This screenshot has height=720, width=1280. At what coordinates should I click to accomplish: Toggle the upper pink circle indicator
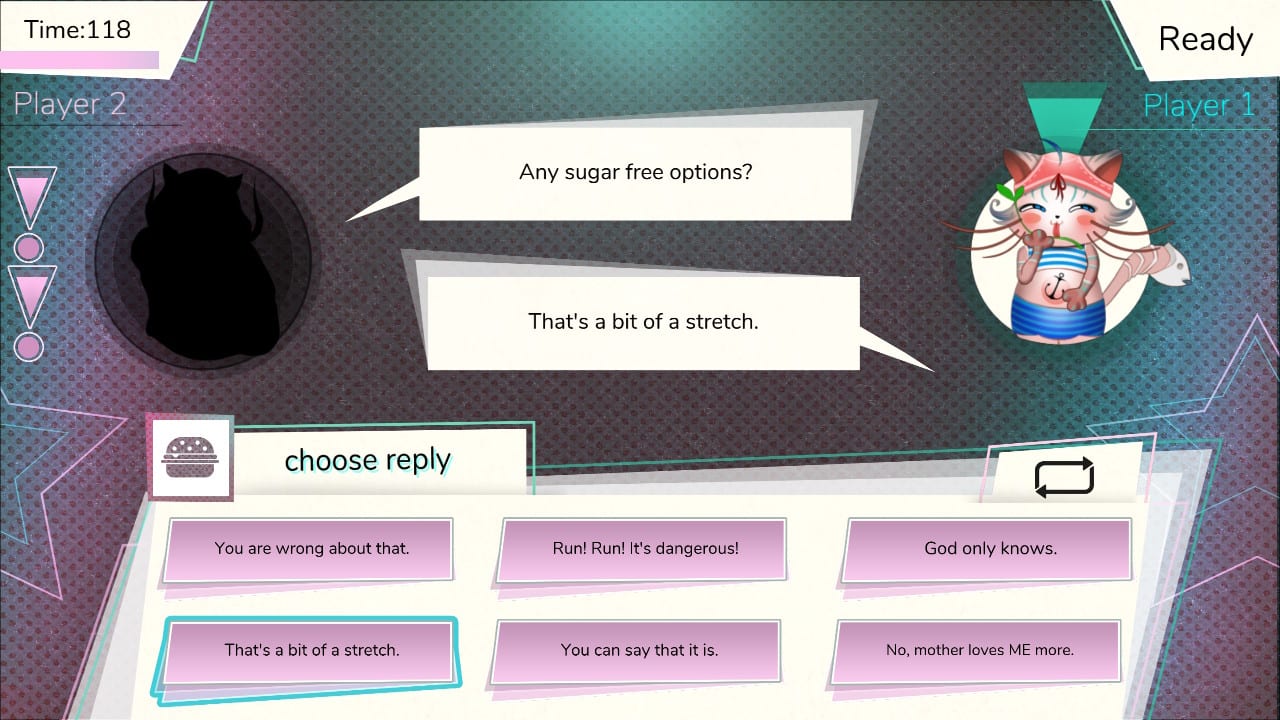29,248
